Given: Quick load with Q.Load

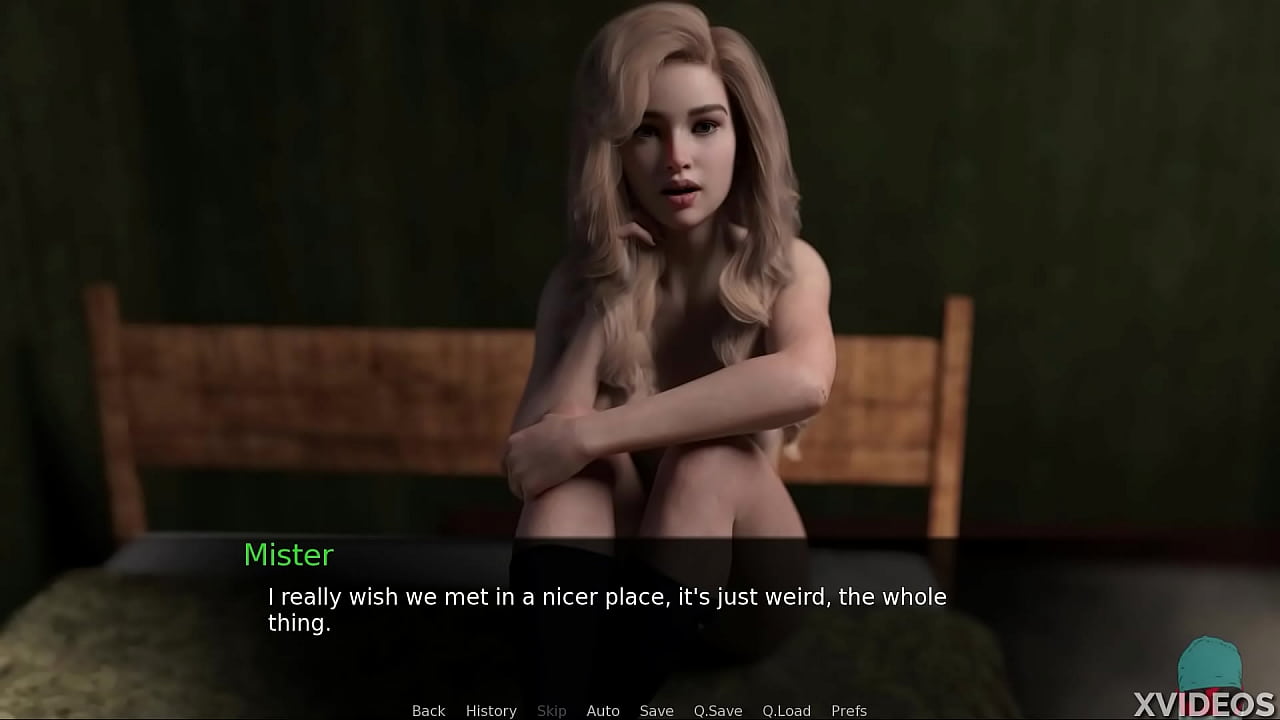Looking at the screenshot, I should coord(786,711).
